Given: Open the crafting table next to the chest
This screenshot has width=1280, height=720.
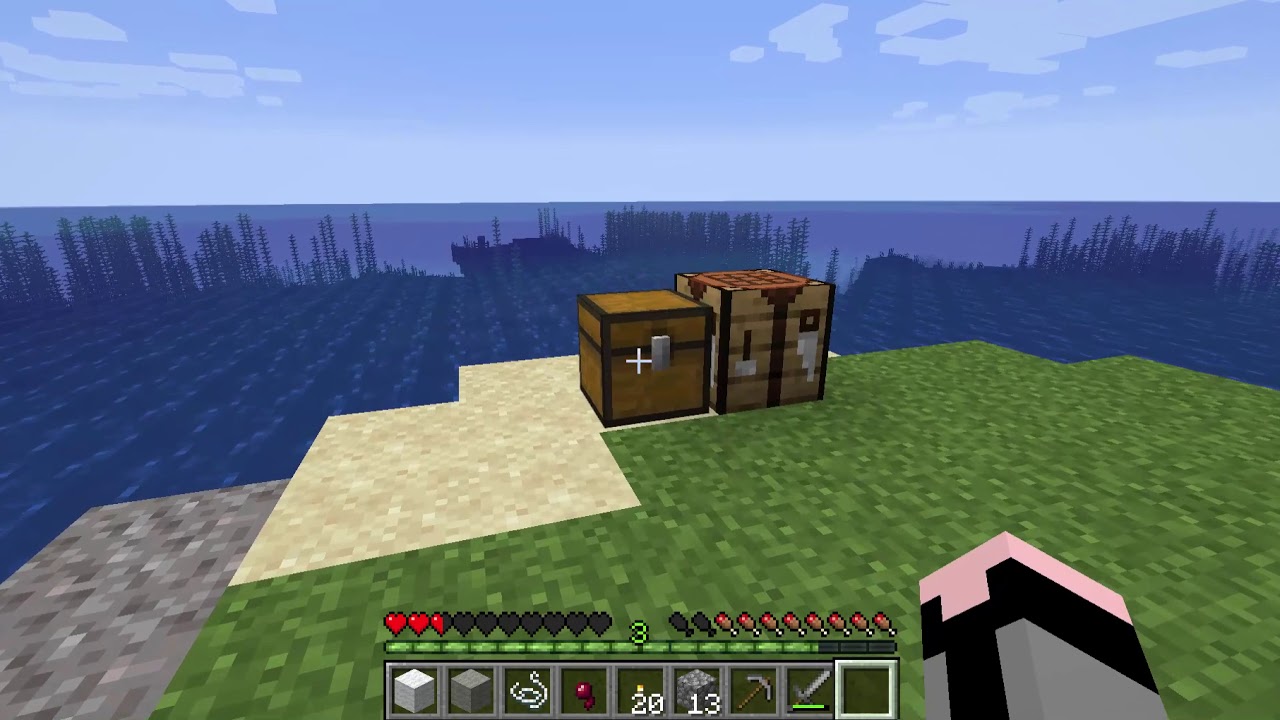Looking at the screenshot, I should 770,340.
